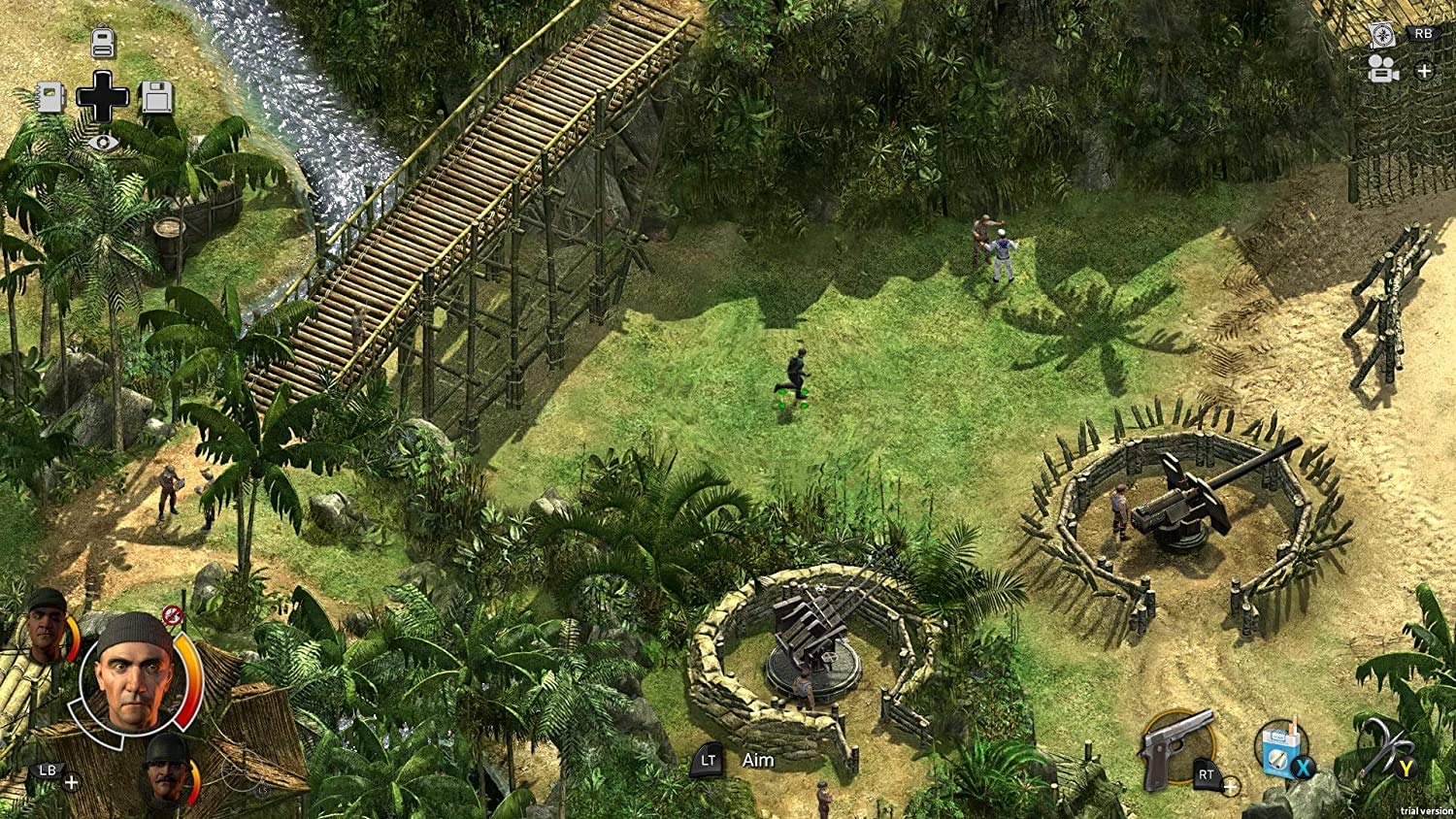This screenshot has width=1456, height=819.
Task: Select the dark-capped commando's upper-left portrait
Action: (45, 625)
